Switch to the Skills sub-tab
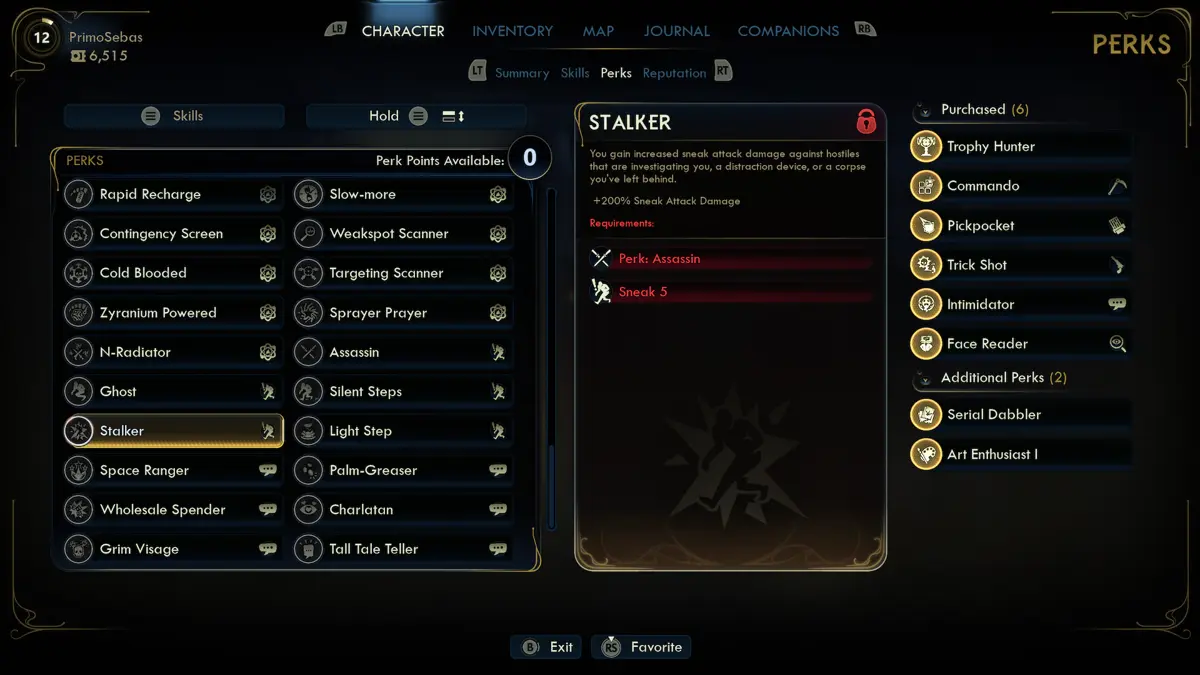Viewport: 1200px width, 675px height. (575, 73)
